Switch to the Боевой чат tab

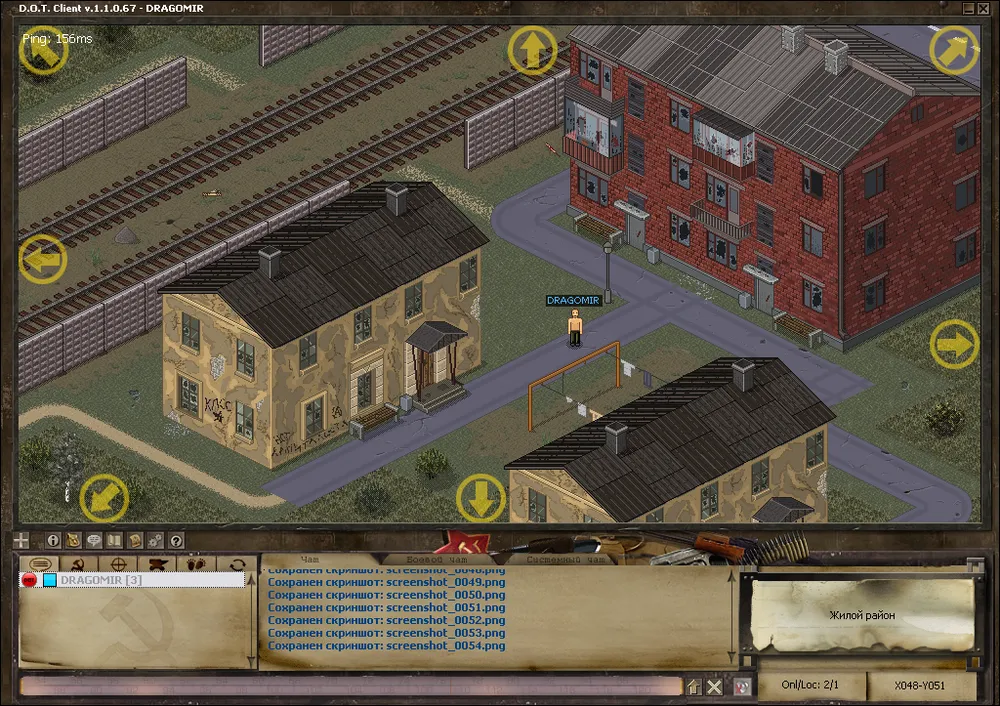pos(437,560)
